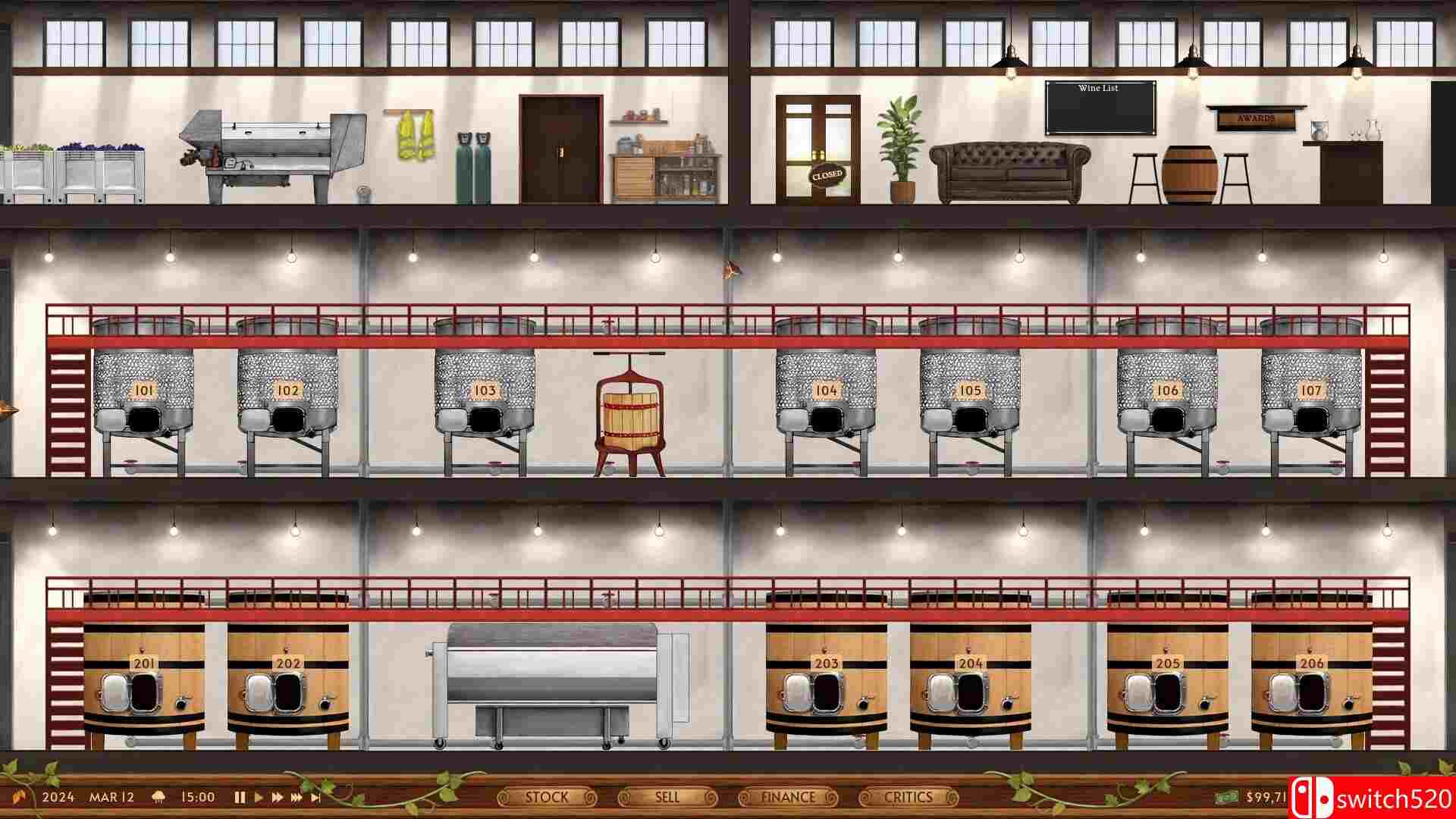Activate the fastest time speed

[x=296, y=797]
